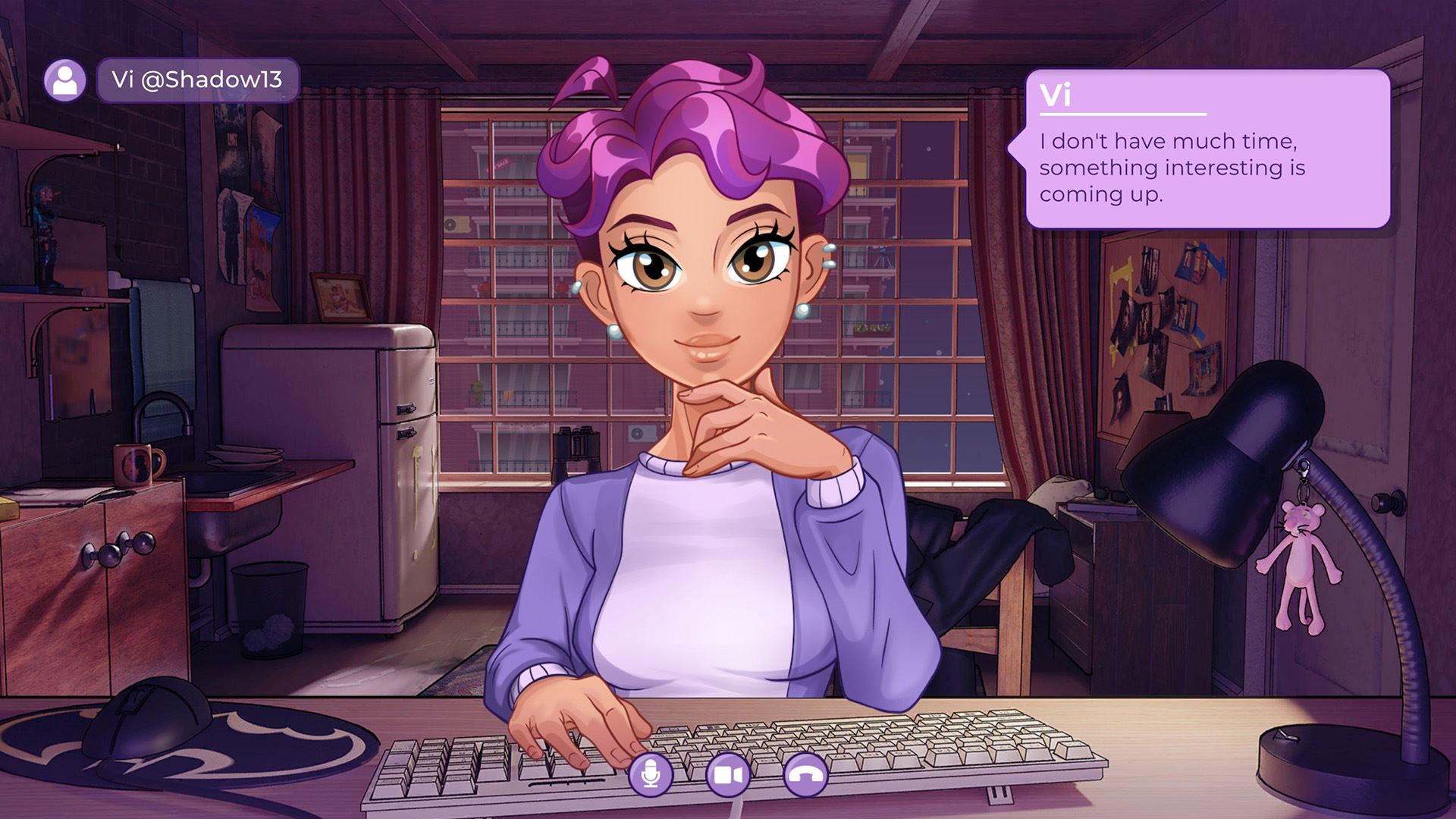Toggle the video camera button
Viewport: 1456px width, 819px height.
coord(728,774)
